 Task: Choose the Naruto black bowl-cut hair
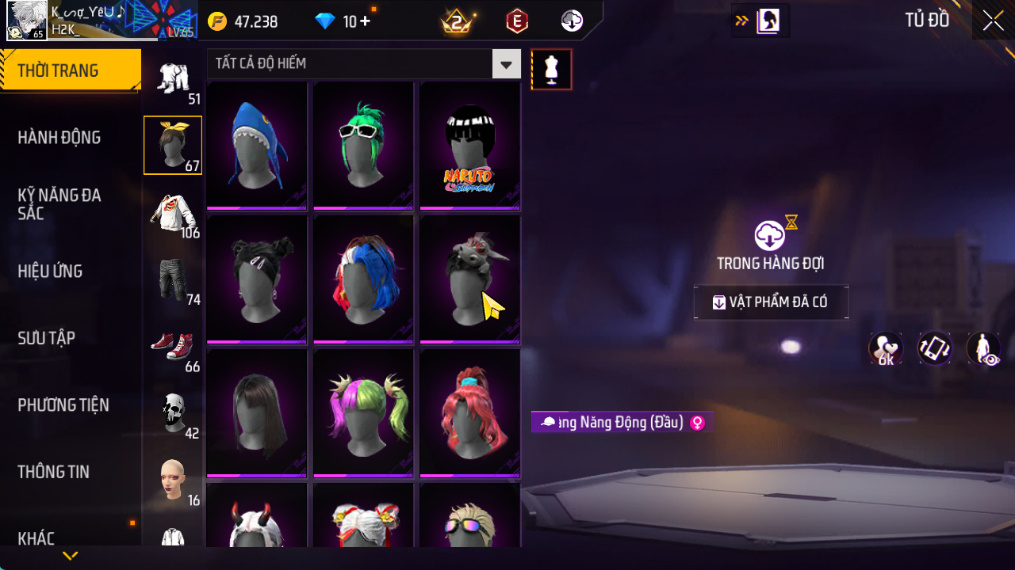pos(469,145)
